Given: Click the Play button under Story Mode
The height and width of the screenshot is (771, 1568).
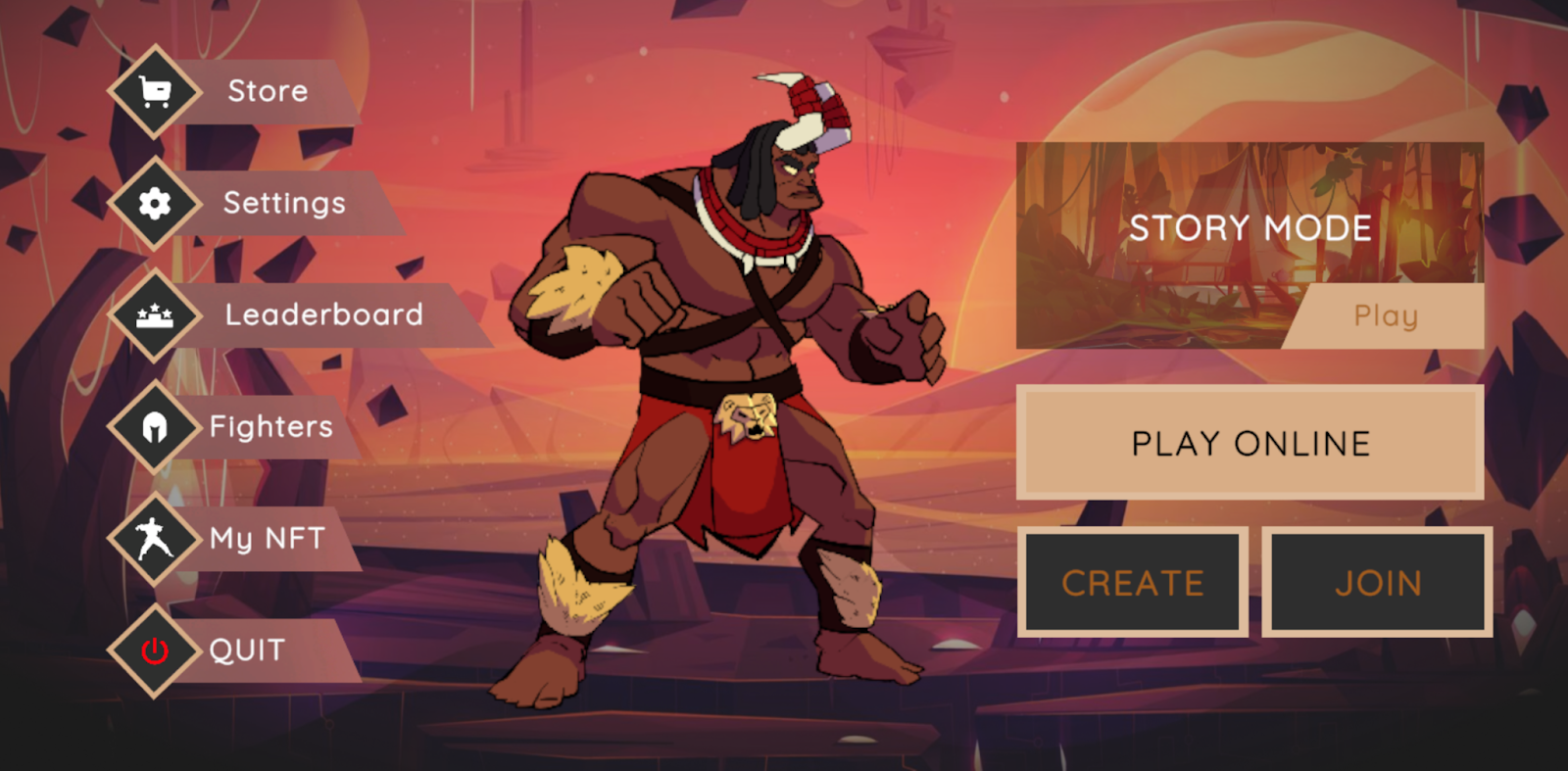Looking at the screenshot, I should coord(1386,315).
